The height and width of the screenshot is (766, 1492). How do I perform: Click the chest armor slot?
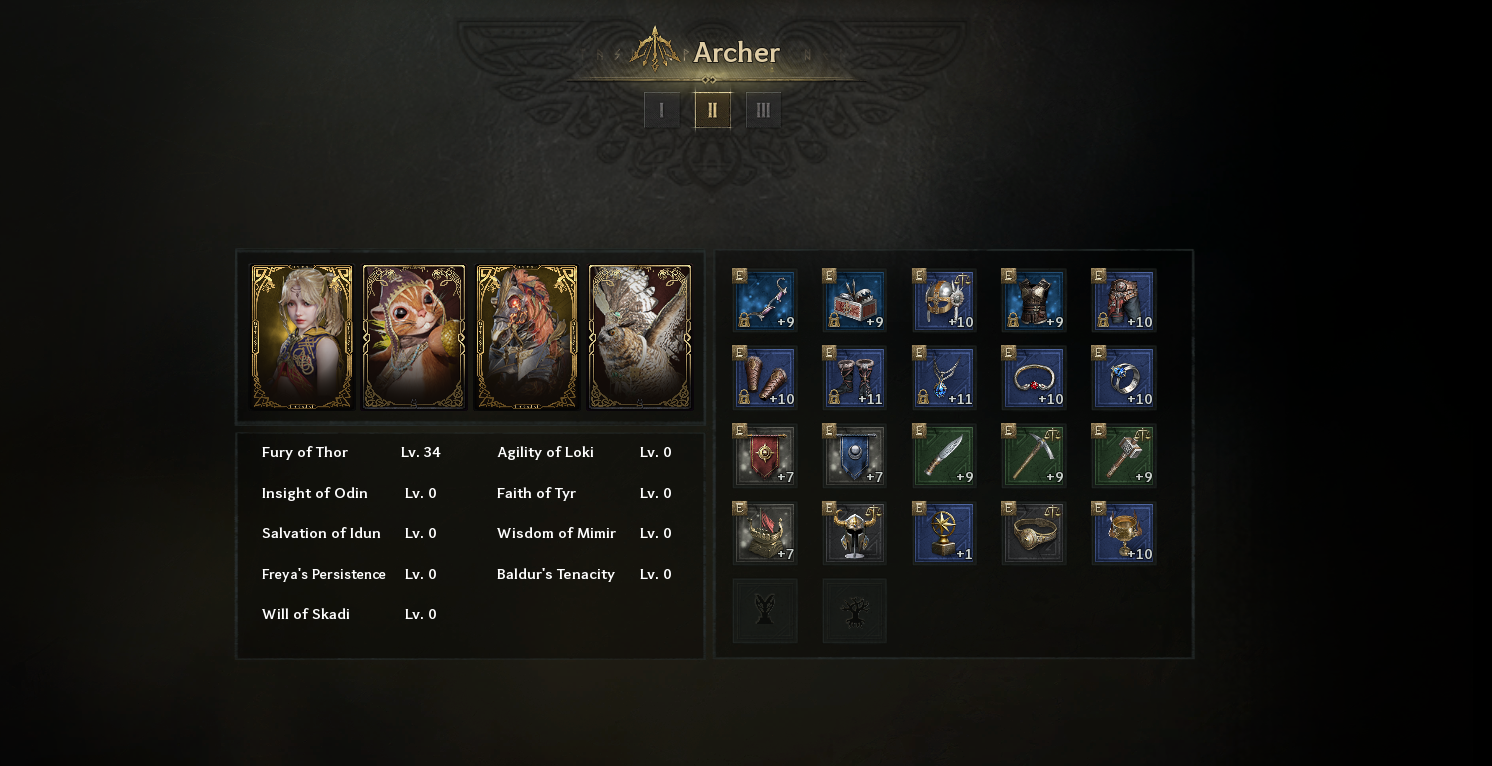tap(1034, 300)
